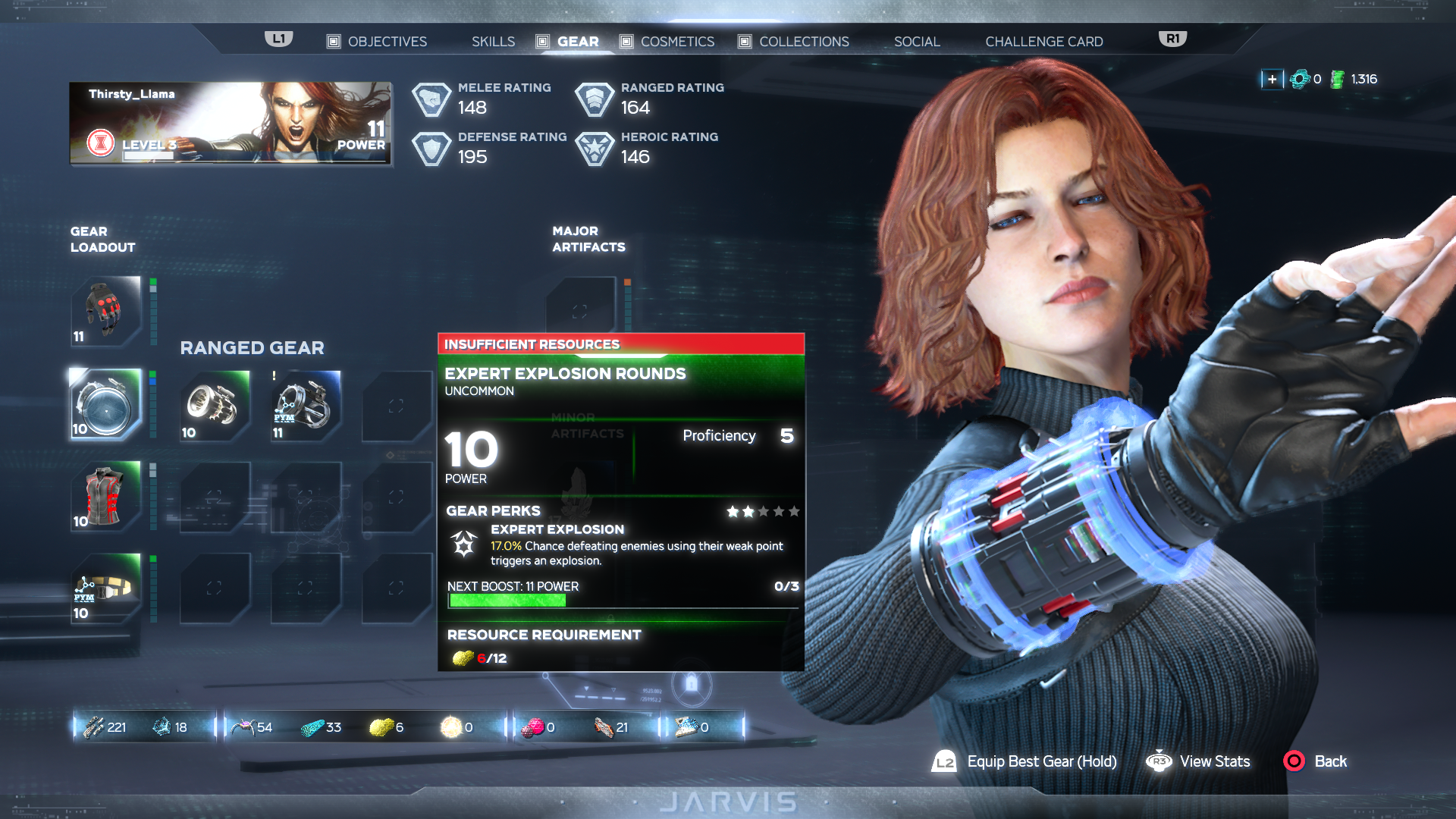Image resolution: width=1456 pixels, height=819 pixels.
Task: Open the Challenge Card tab
Action: click(1043, 42)
